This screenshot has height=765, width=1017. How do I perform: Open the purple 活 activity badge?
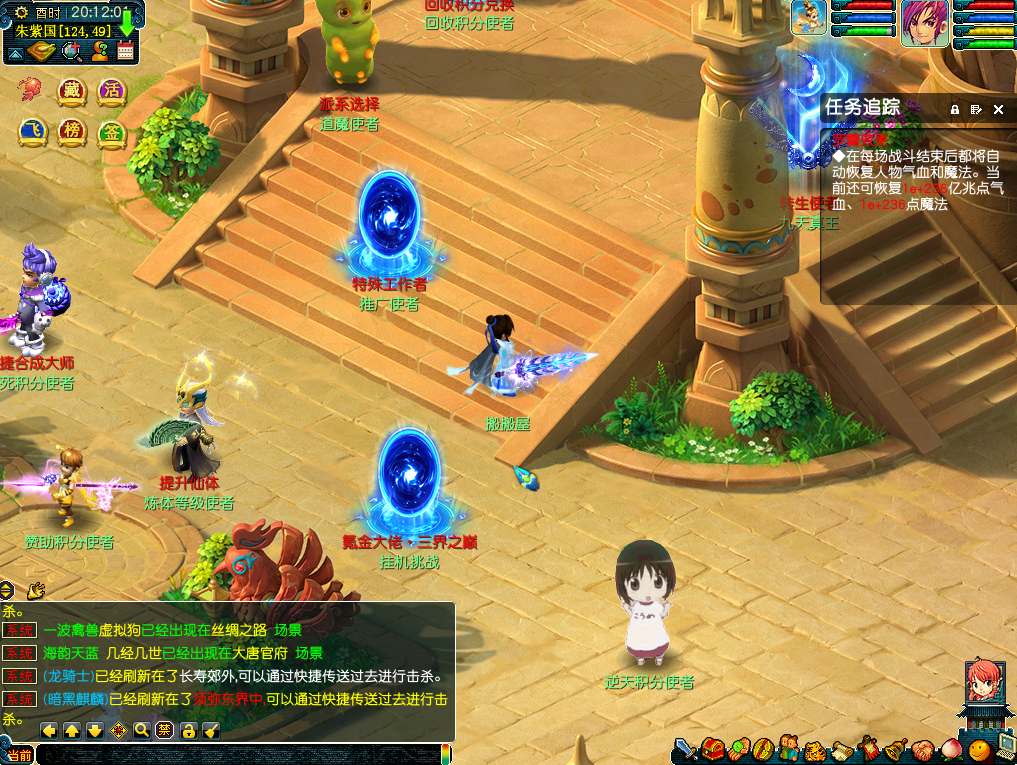[x=111, y=90]
